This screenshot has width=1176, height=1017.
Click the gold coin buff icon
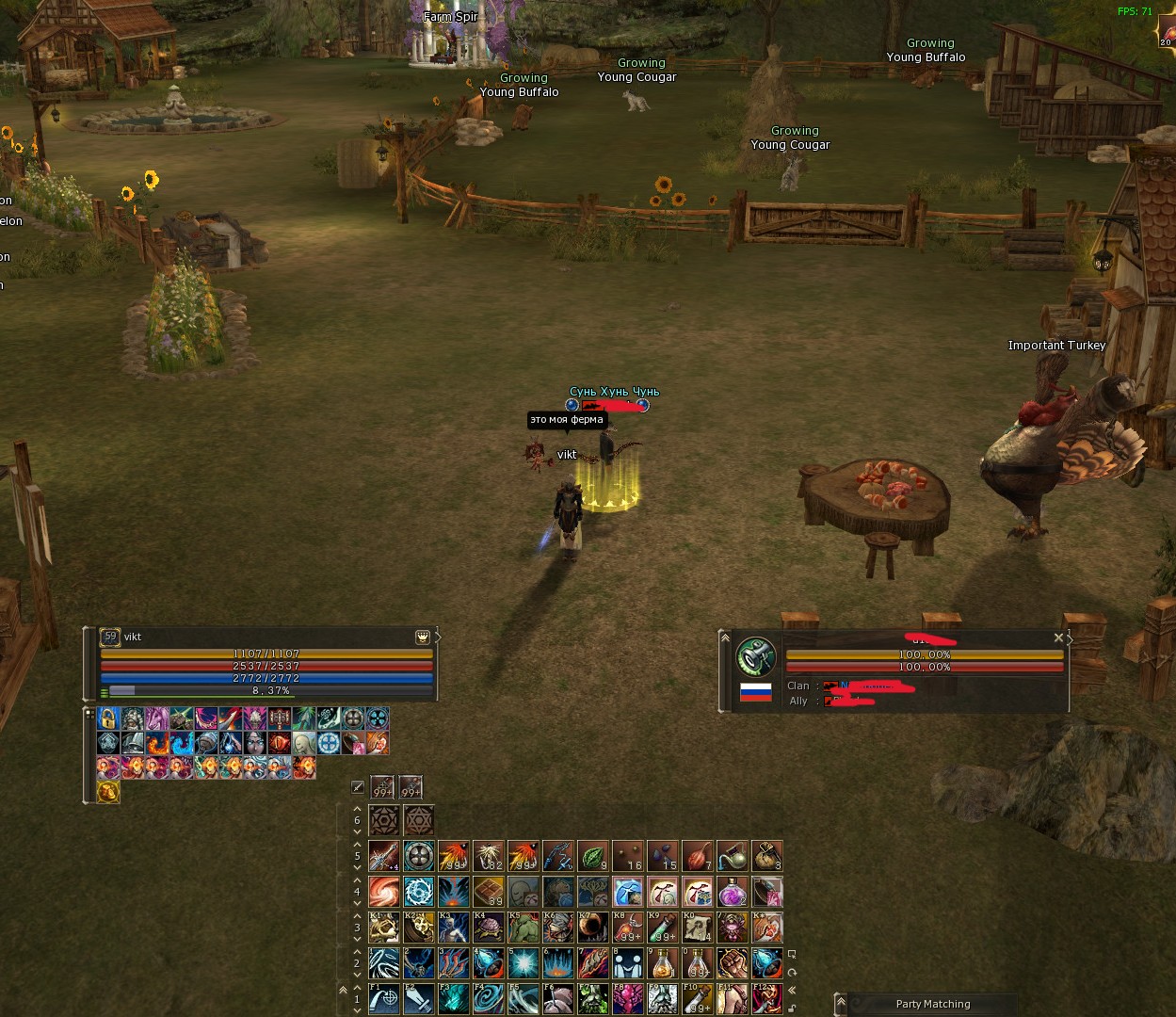pos(108,792)
